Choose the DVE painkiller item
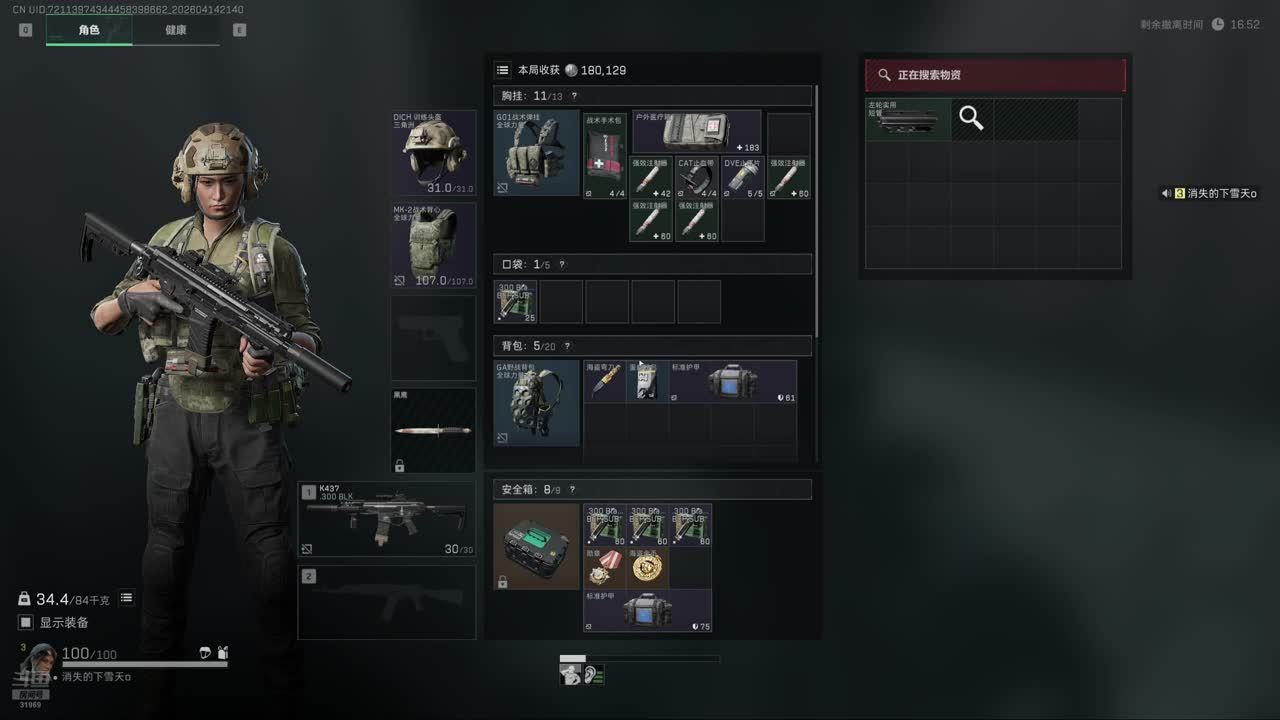 pos(743,177)
